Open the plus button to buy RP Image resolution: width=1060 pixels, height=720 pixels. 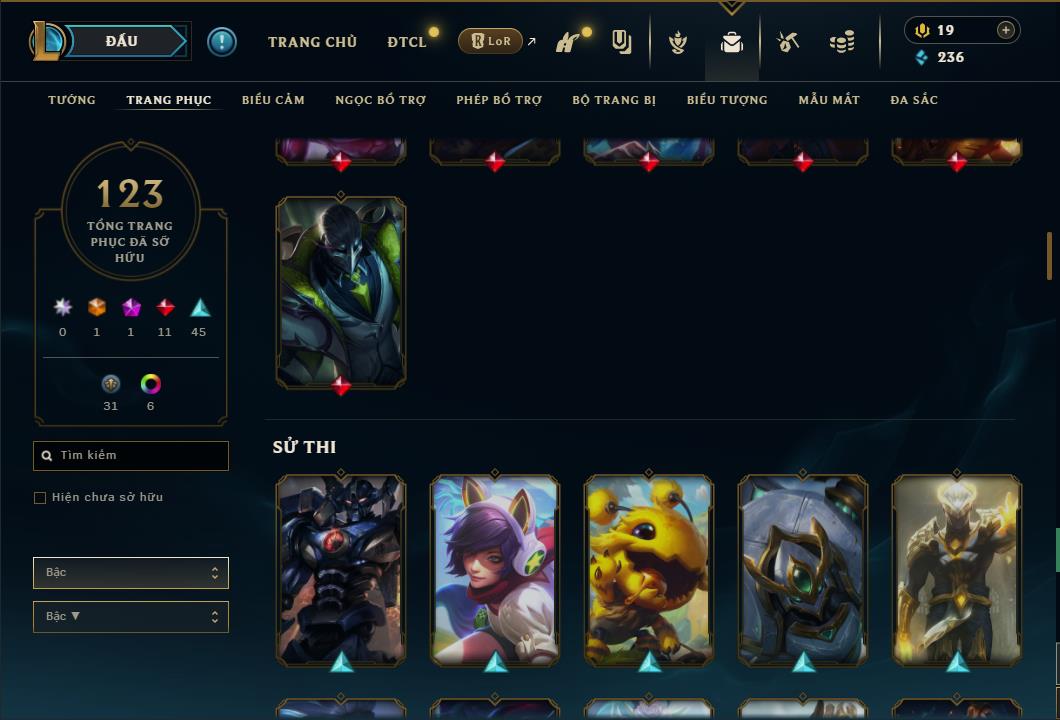tap(1006, 30)
